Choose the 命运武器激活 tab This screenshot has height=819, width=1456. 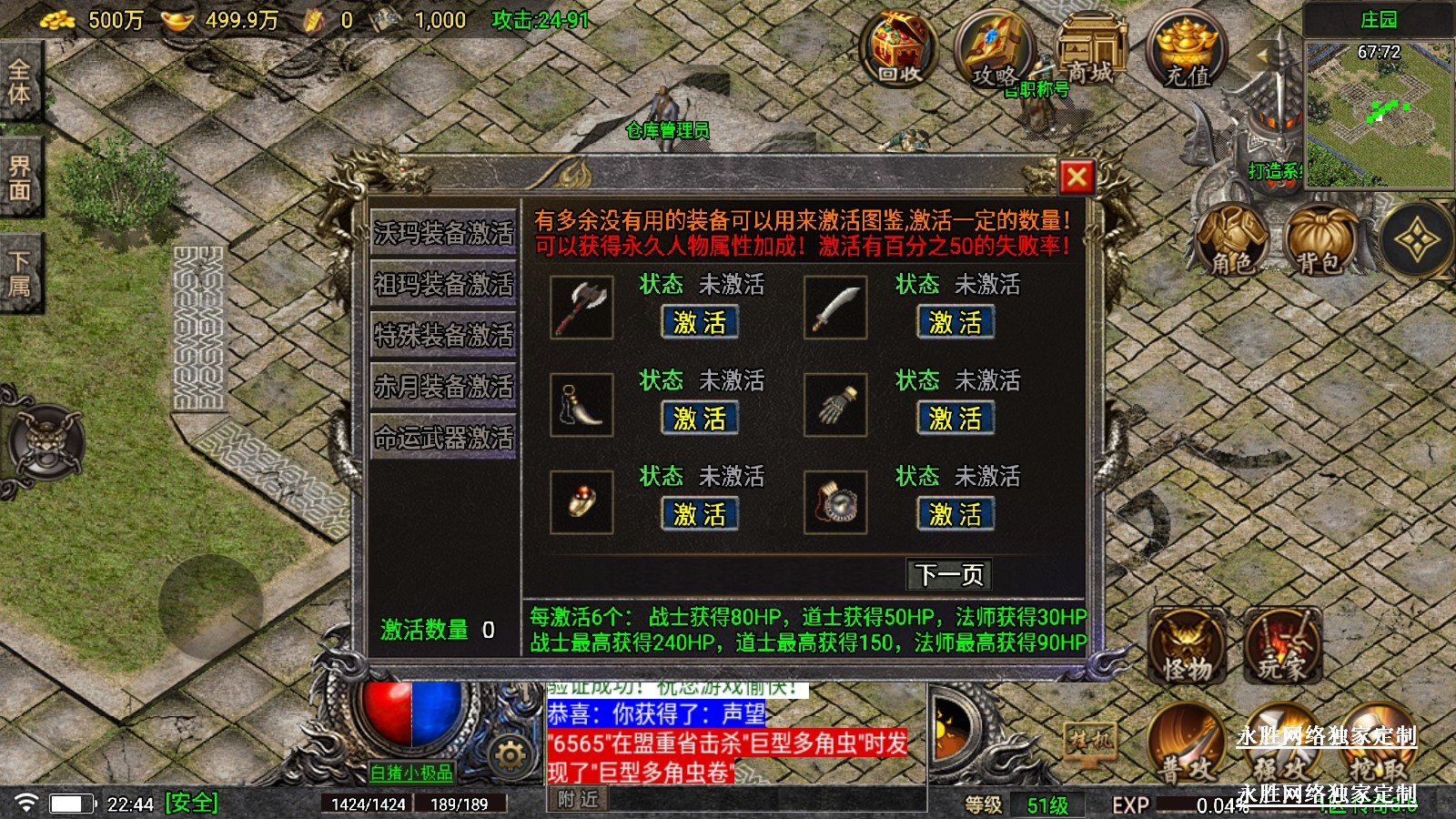click(443, 438)
